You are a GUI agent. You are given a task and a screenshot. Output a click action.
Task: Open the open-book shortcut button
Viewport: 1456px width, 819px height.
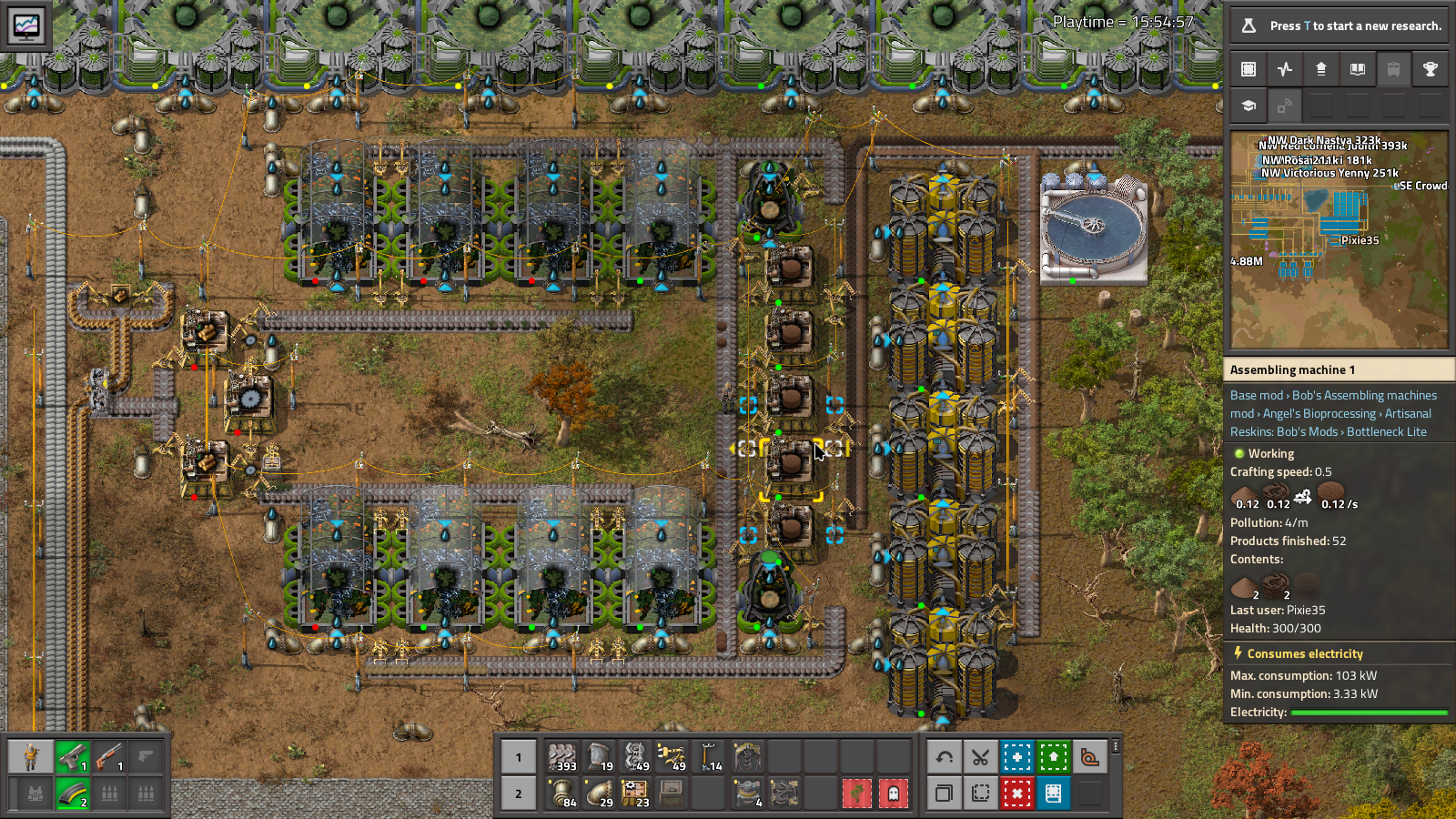(x=1358, y=69)
